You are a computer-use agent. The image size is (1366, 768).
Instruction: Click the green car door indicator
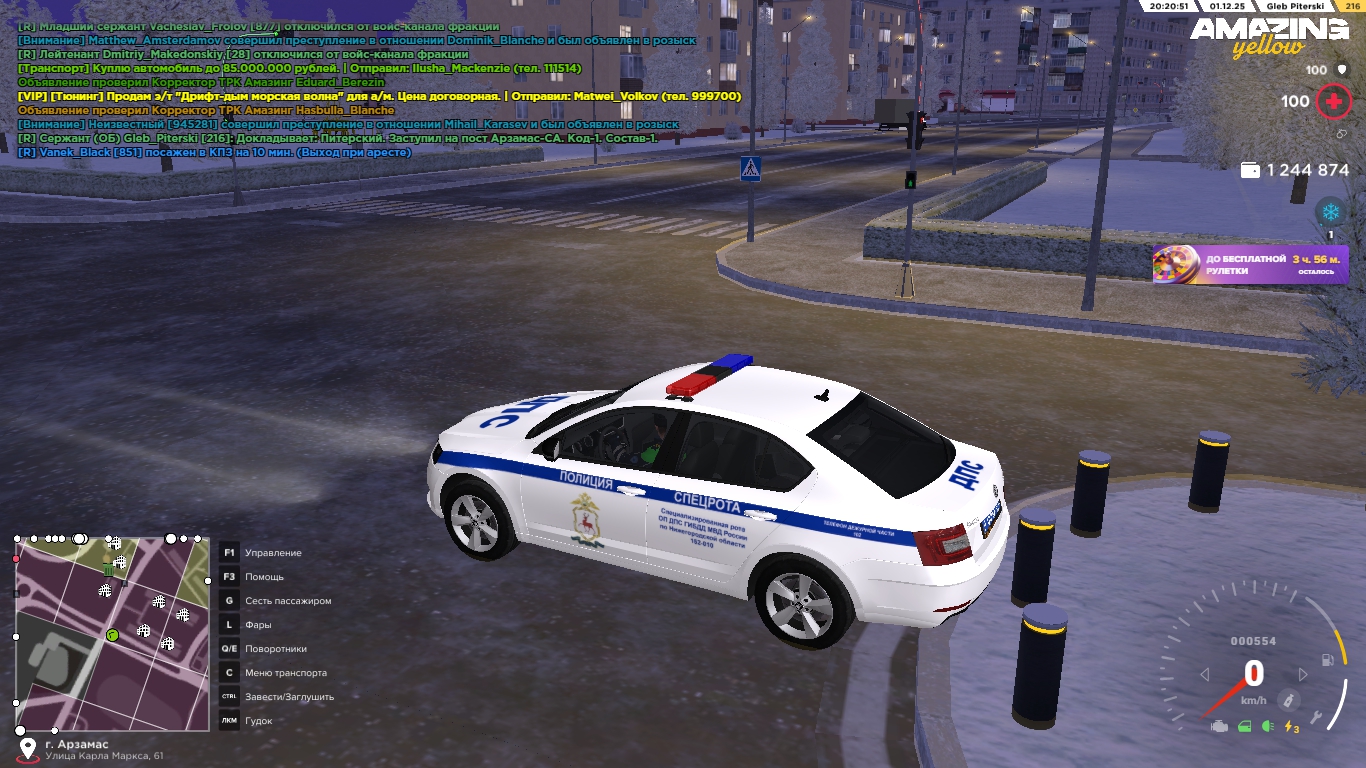[x=1243, y=727]
